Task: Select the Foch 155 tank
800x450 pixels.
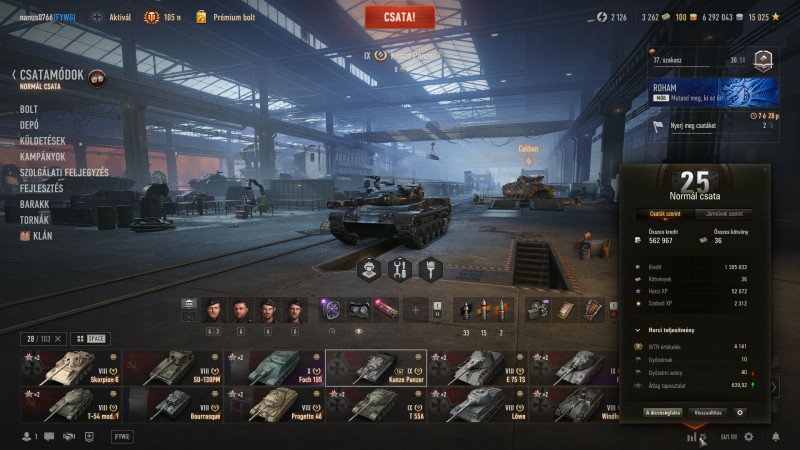Action: pyautogui.click(x=274, y=367)
